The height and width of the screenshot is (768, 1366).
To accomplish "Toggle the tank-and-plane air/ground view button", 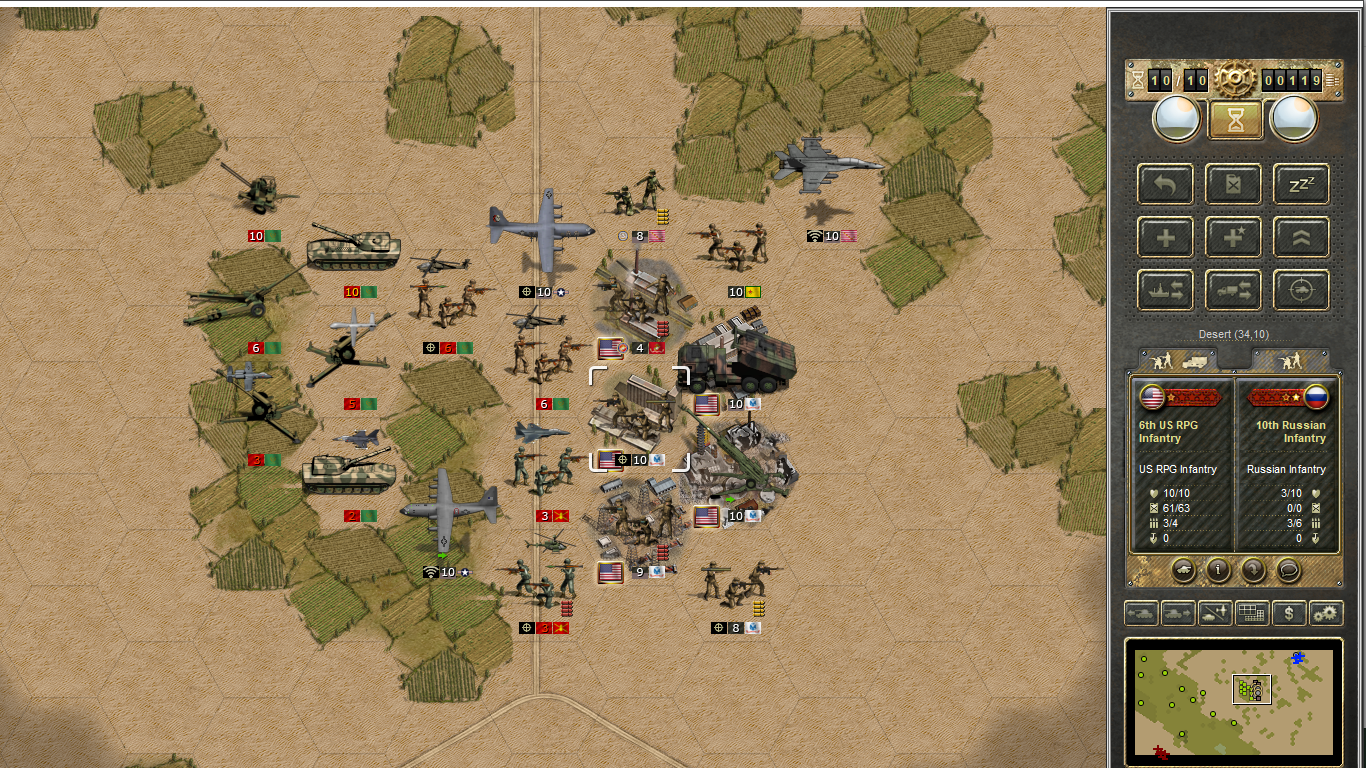I will [x=1215, y=613].
